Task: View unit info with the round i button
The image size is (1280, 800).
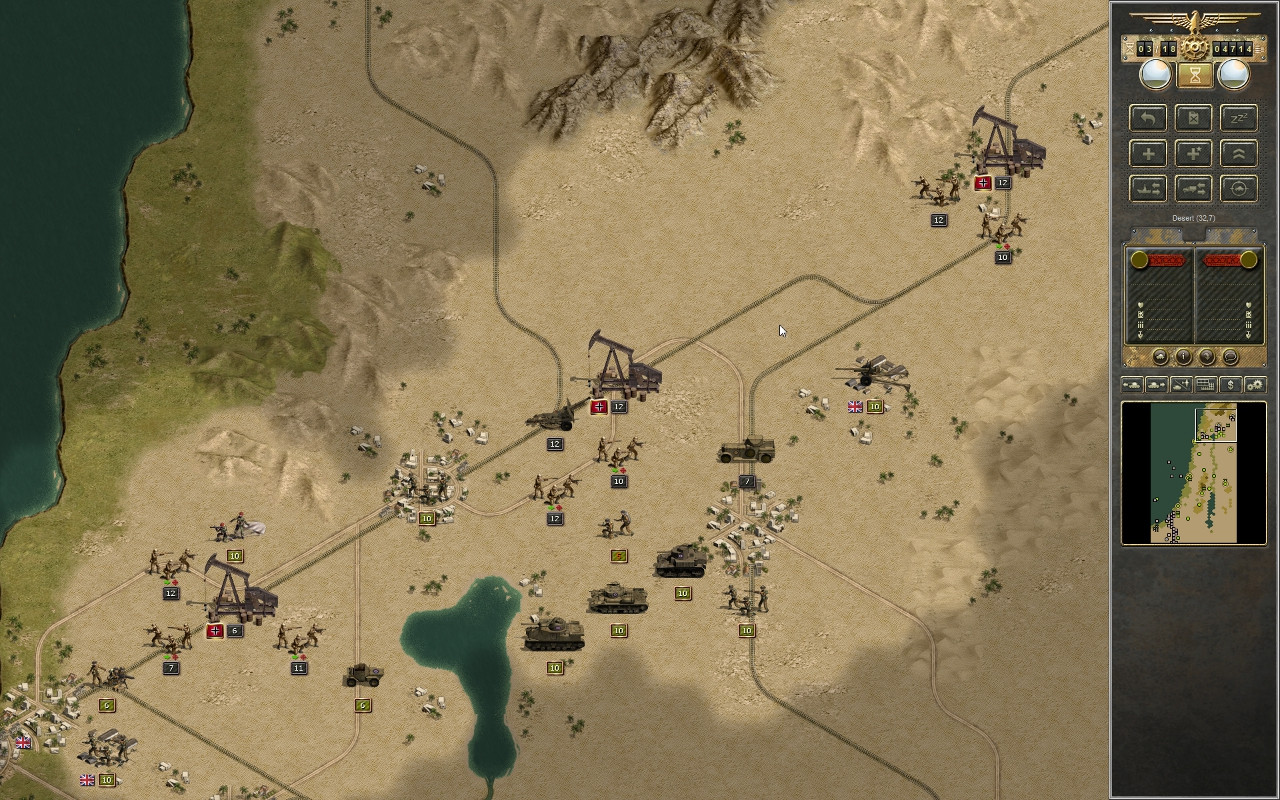Action: click(x=1183, y=356)
